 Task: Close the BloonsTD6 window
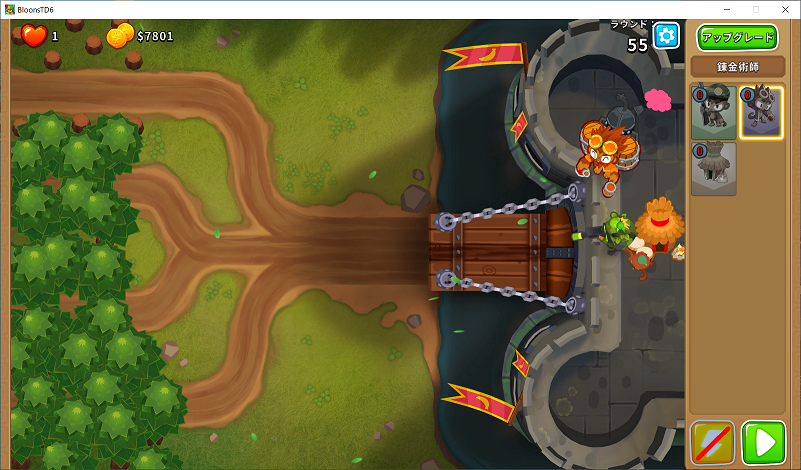(x=786, y=9)
